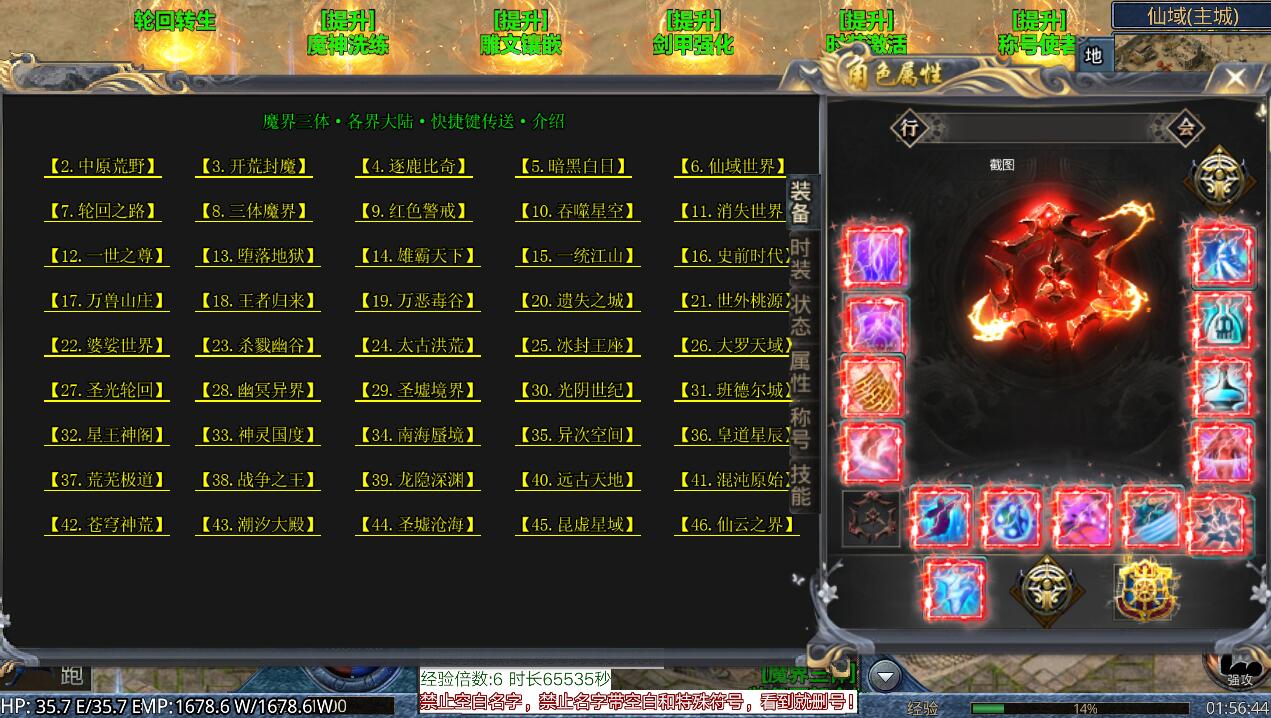Click the 会 diamond button
Screen dimensions: 1271x718
1186,128
